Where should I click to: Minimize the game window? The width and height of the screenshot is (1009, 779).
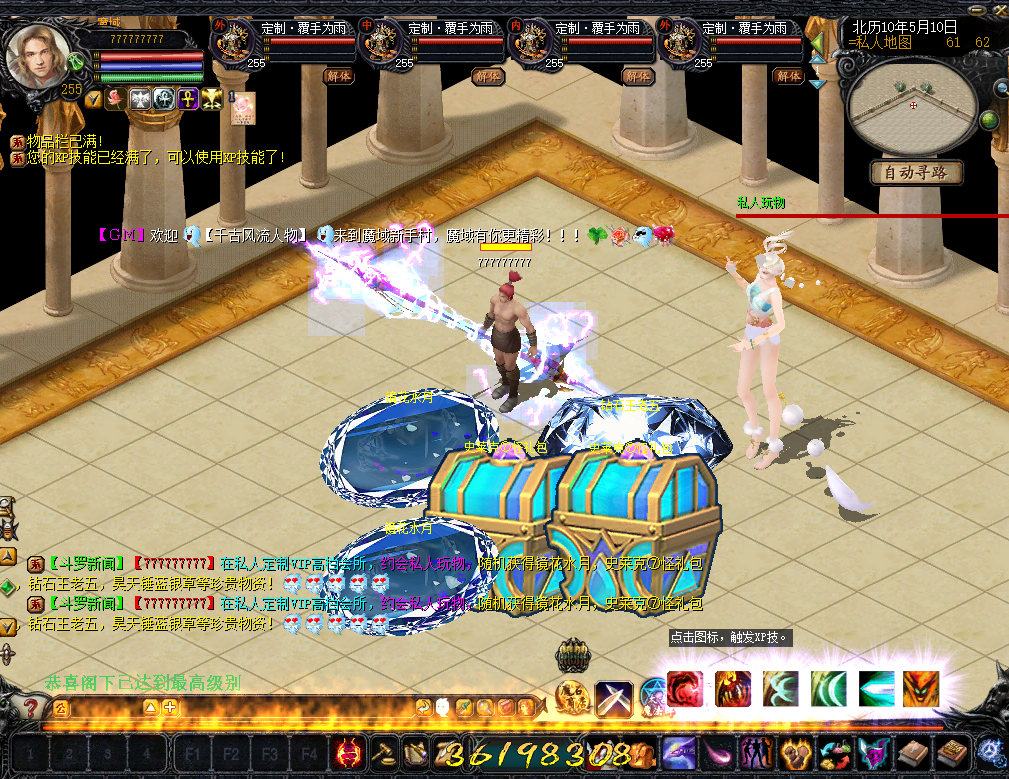978,9
